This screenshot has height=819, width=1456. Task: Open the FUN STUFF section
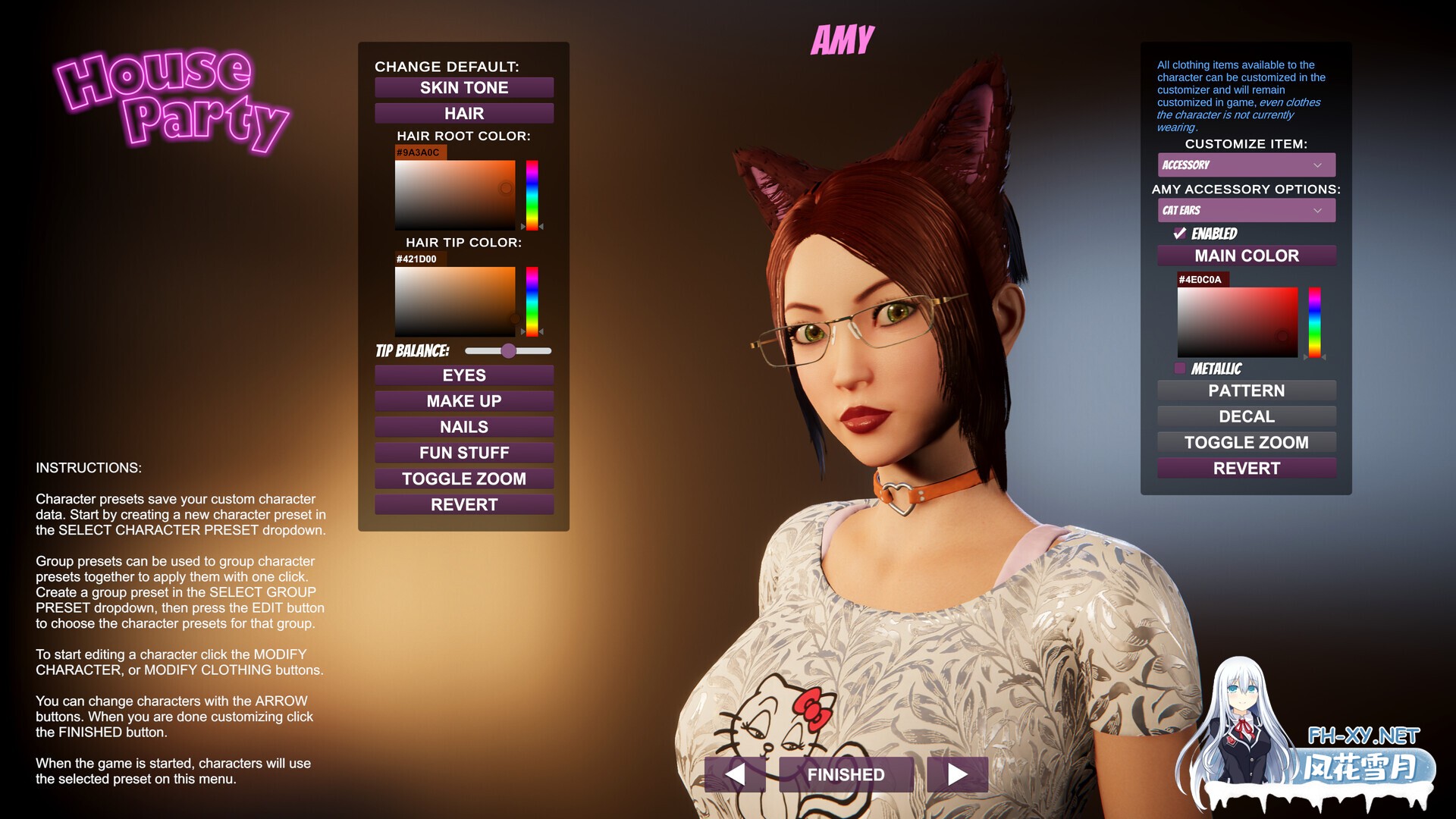point(464,452)
